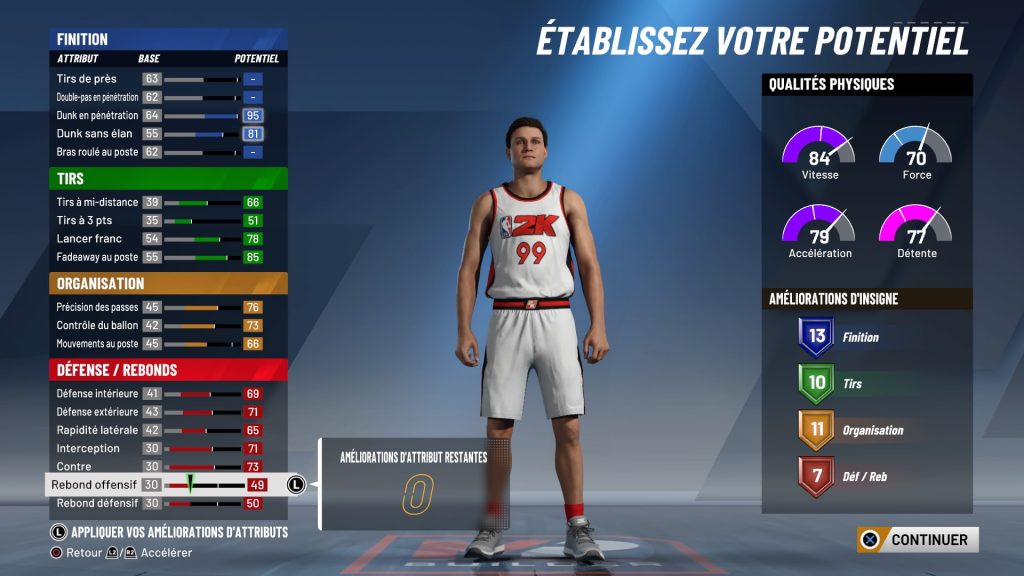Click the Continuer button
Viewport: 1024px width, 576px height.
tap(918, 540)
